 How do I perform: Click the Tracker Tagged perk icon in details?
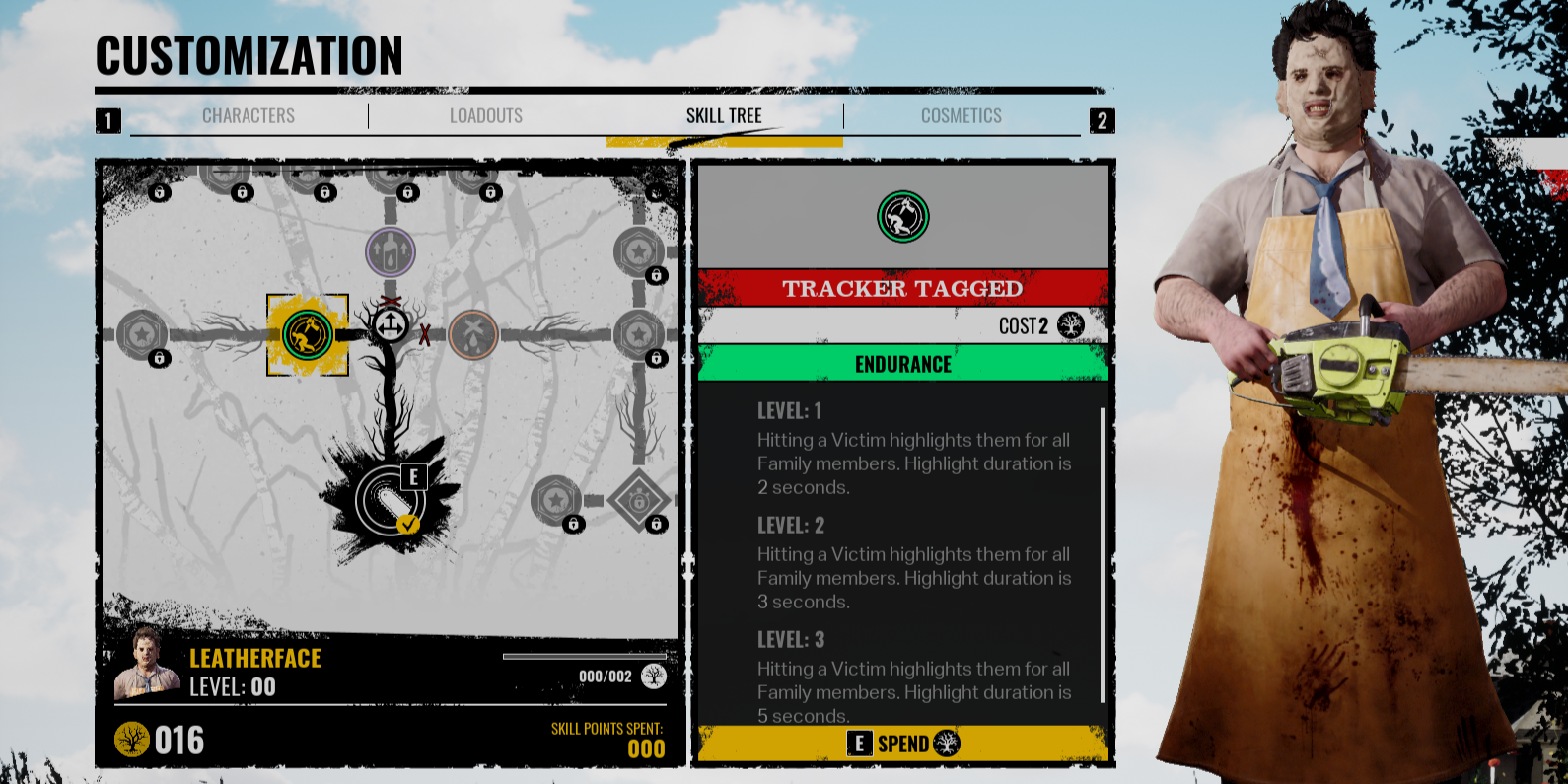[902, 217]
